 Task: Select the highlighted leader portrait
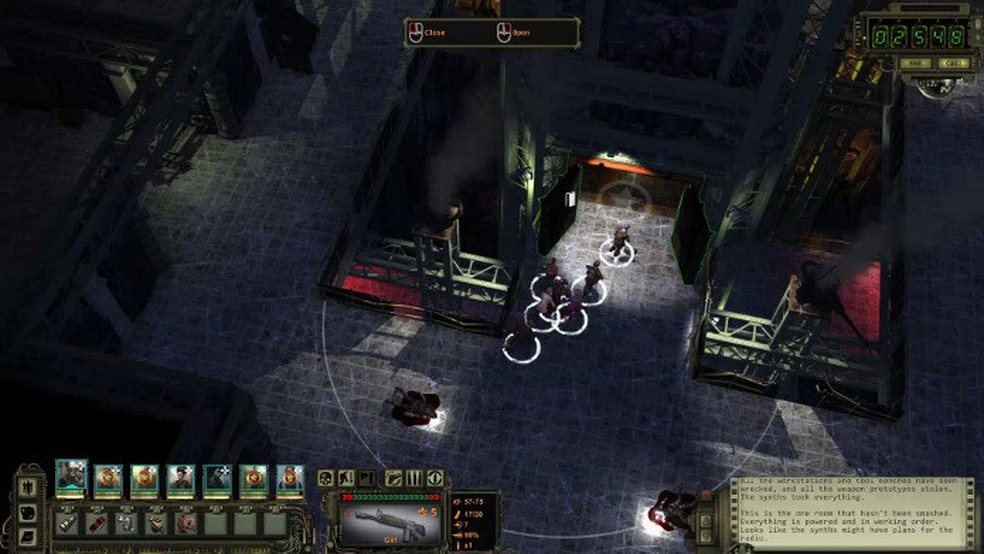point(71,479)
